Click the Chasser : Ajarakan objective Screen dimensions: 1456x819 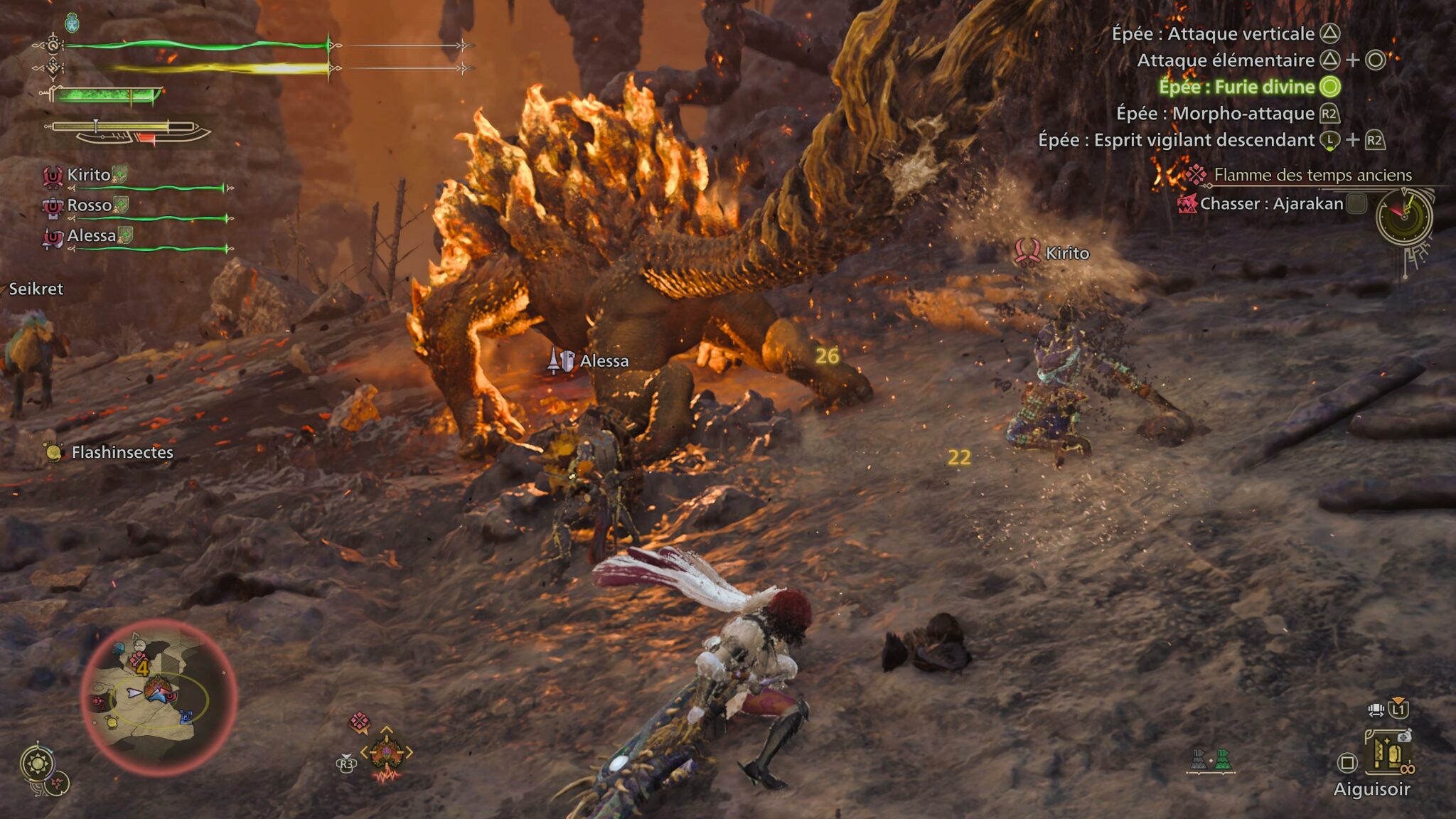1271,204
